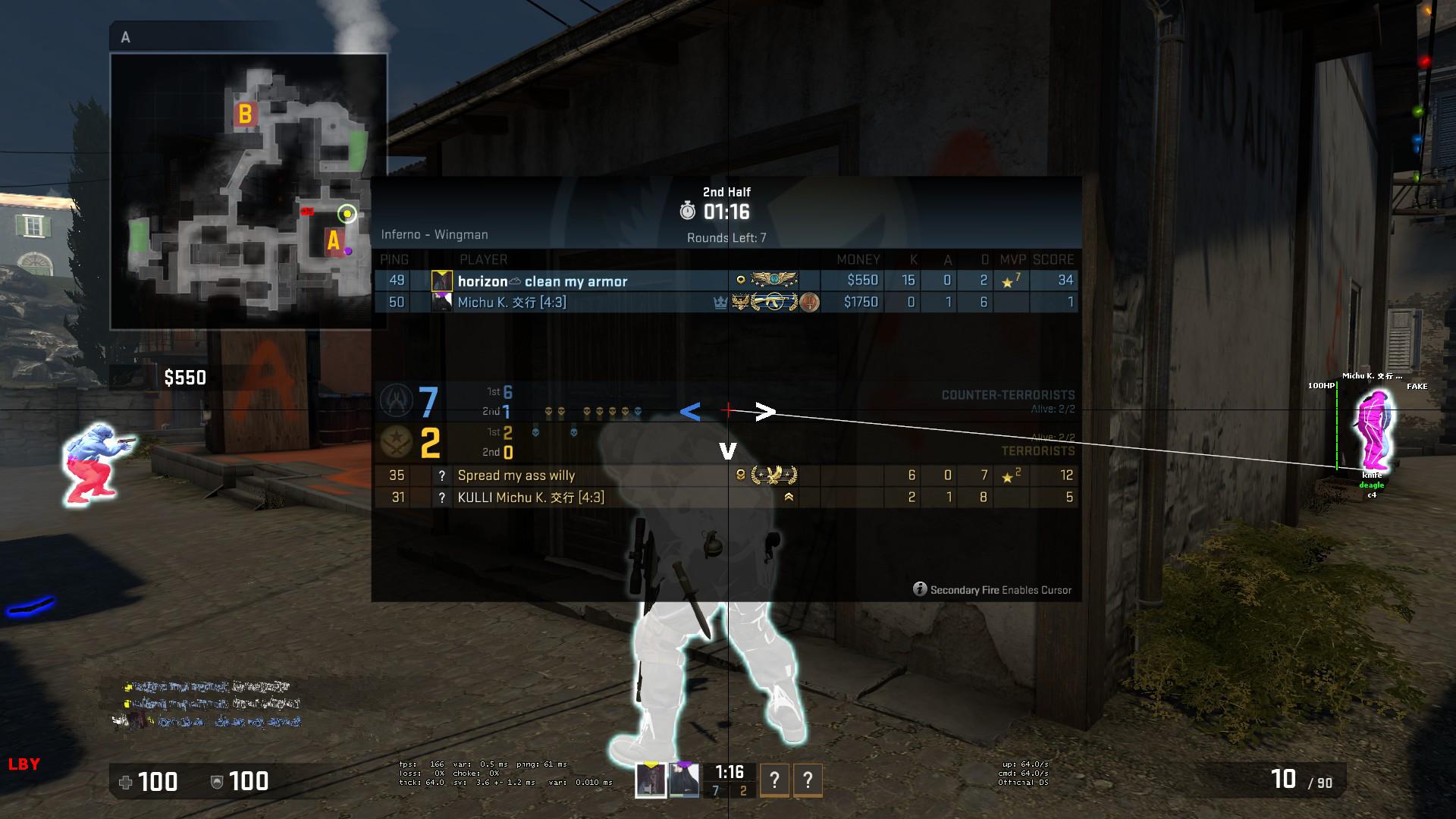The width and height of the screenshot is (1456, 819).
Task: Click the rank badge on Spread my ass willy
Action: (774, 475)
